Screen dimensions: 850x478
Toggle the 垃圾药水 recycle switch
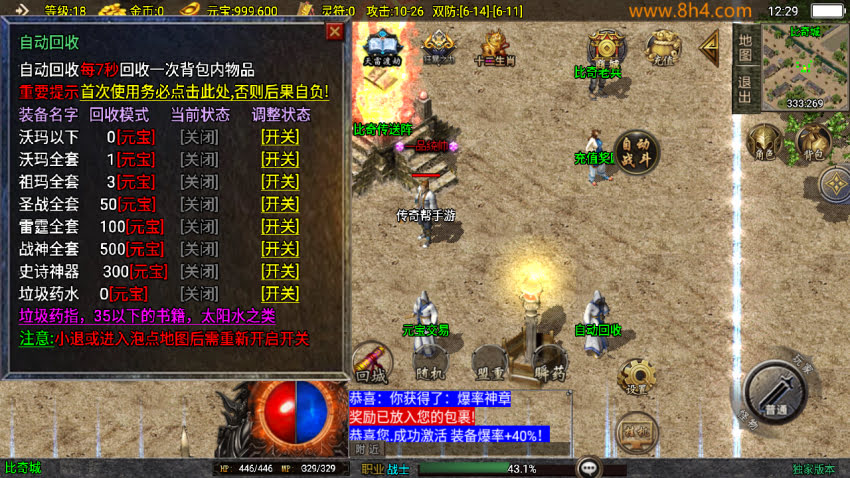pyautogui.click(x=280, y=294)
